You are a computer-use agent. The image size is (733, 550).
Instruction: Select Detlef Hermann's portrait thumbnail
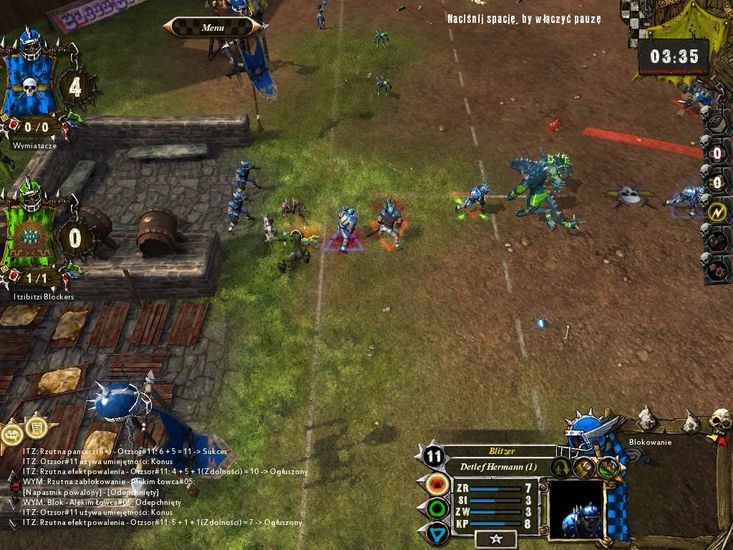(577, 510)
